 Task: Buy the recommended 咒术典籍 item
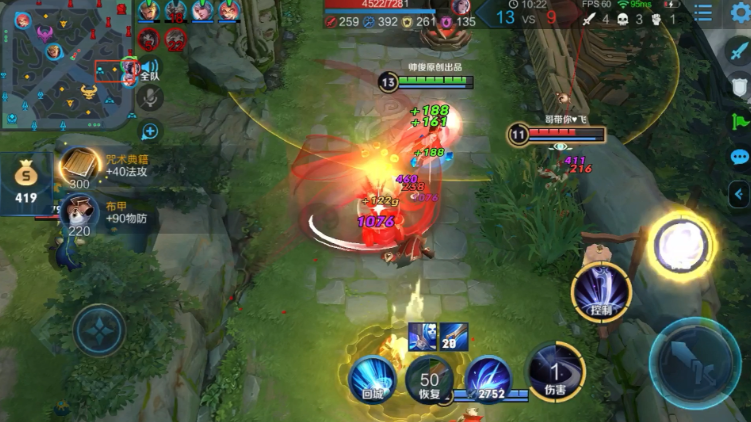(80, 166)
